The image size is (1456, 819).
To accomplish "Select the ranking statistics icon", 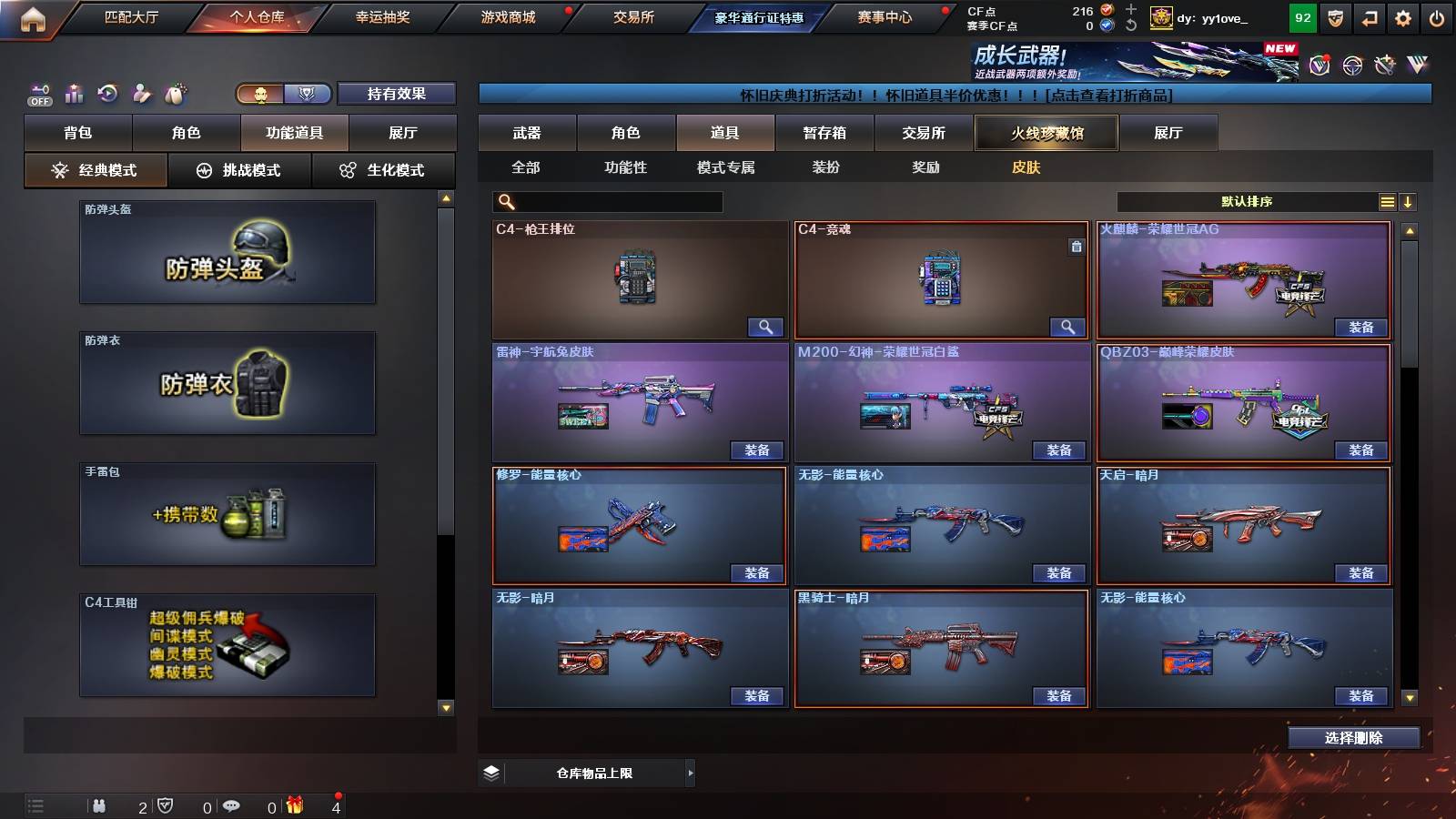I will coord(74,93).
